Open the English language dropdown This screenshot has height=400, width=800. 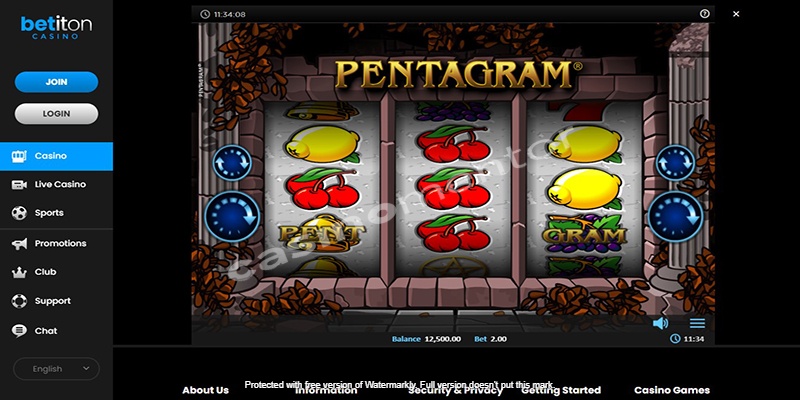(x=56, y=369)
